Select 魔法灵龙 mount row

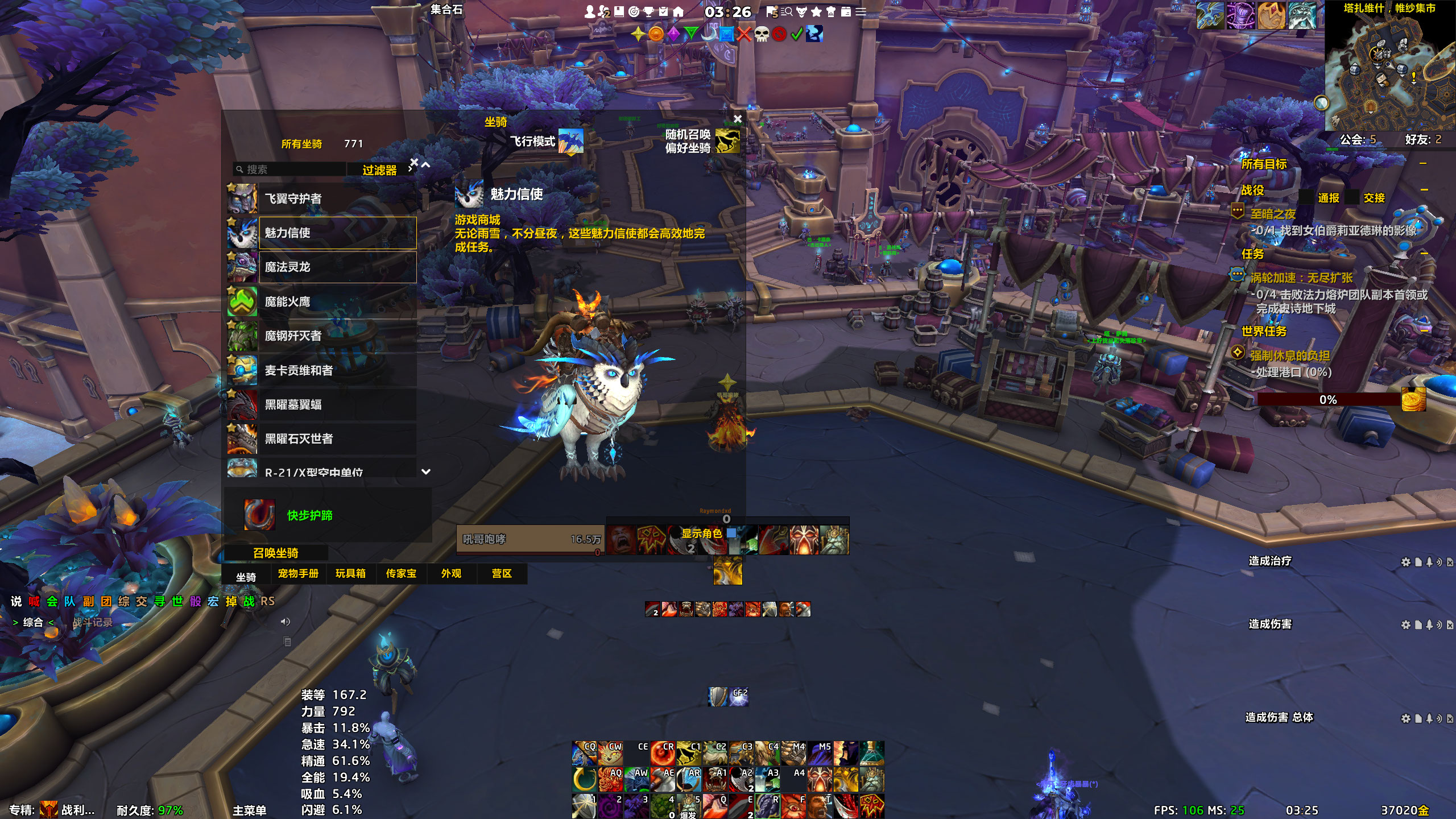click(x=337, y=267)
